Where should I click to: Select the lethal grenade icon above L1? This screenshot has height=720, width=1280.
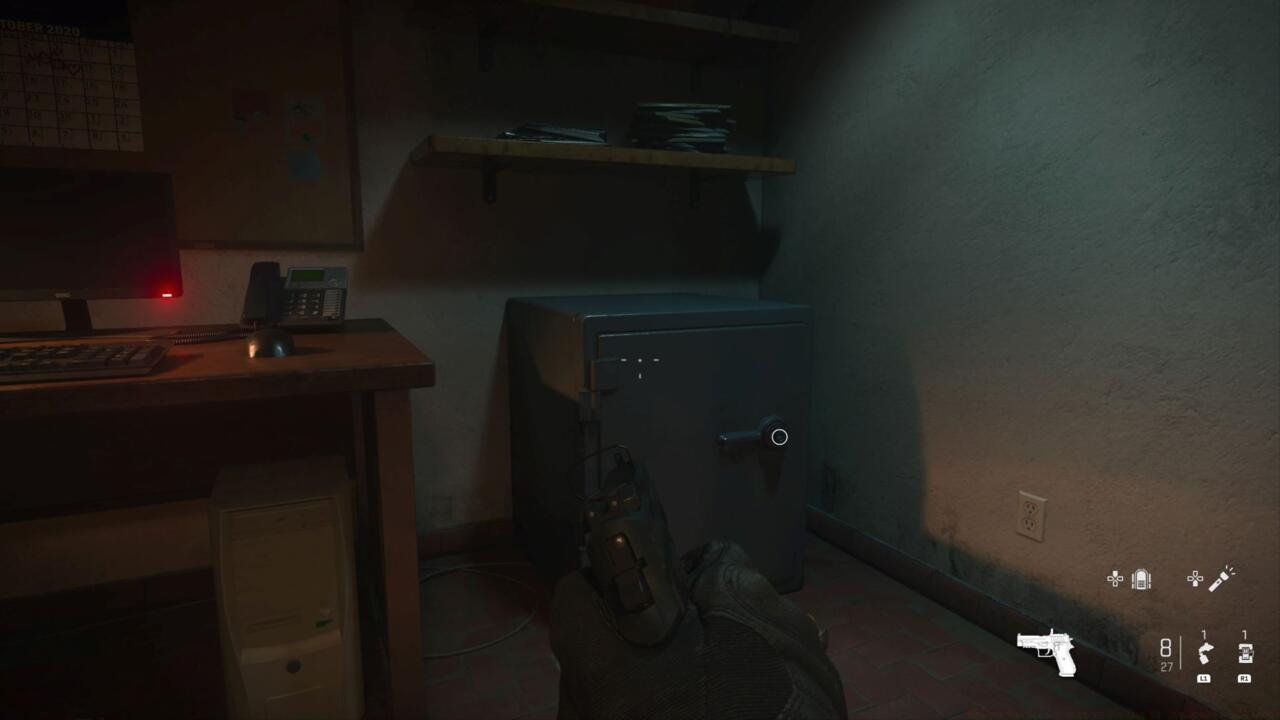[x=1205, y=652]
